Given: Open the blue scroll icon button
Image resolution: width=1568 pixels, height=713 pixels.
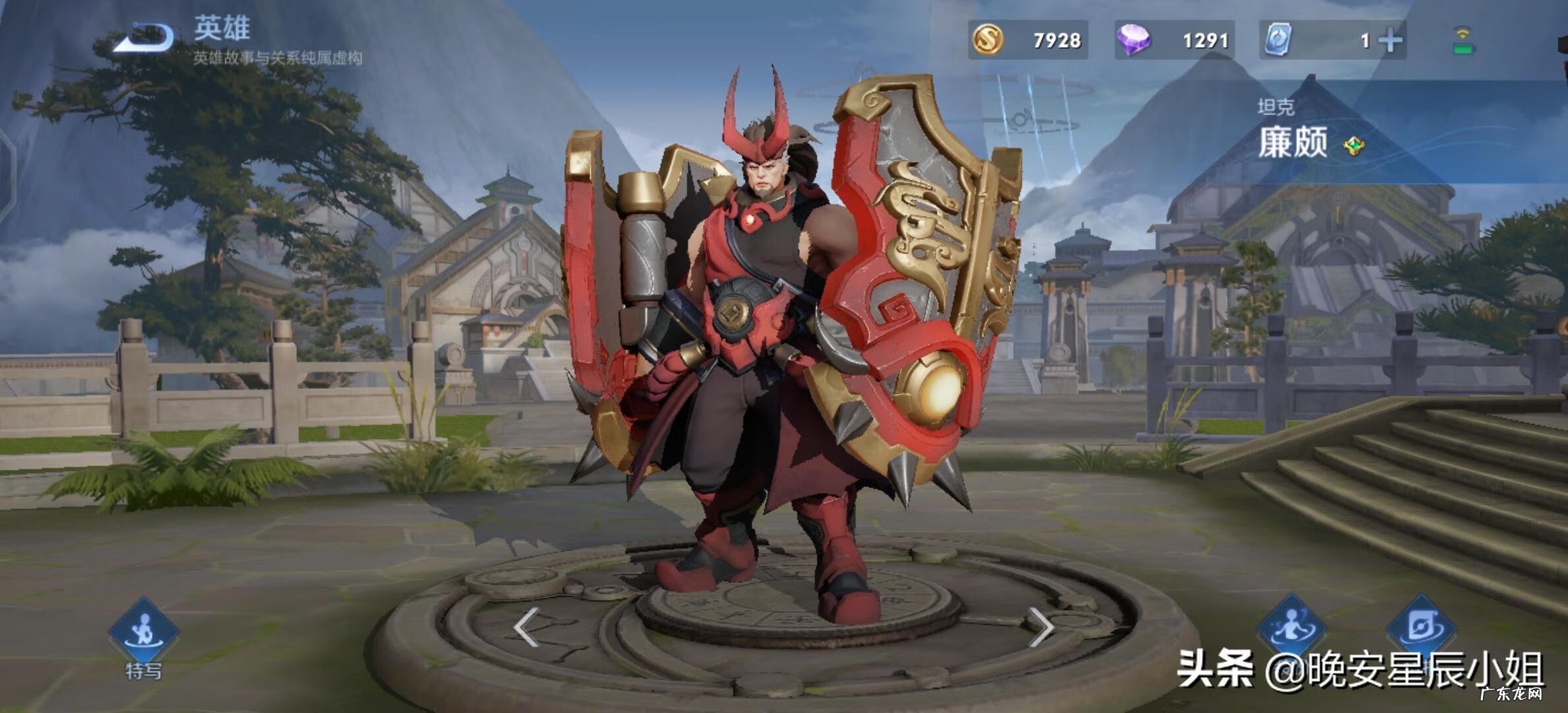Looking at the screenshot, I should pos(1420,627).
